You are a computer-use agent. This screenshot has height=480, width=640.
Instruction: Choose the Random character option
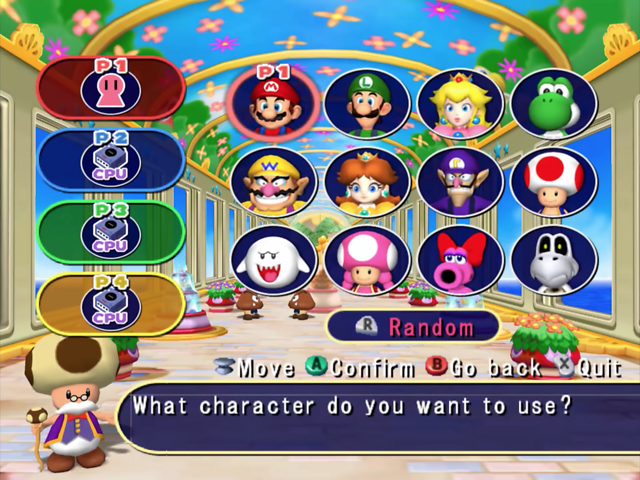coord(413,327)
